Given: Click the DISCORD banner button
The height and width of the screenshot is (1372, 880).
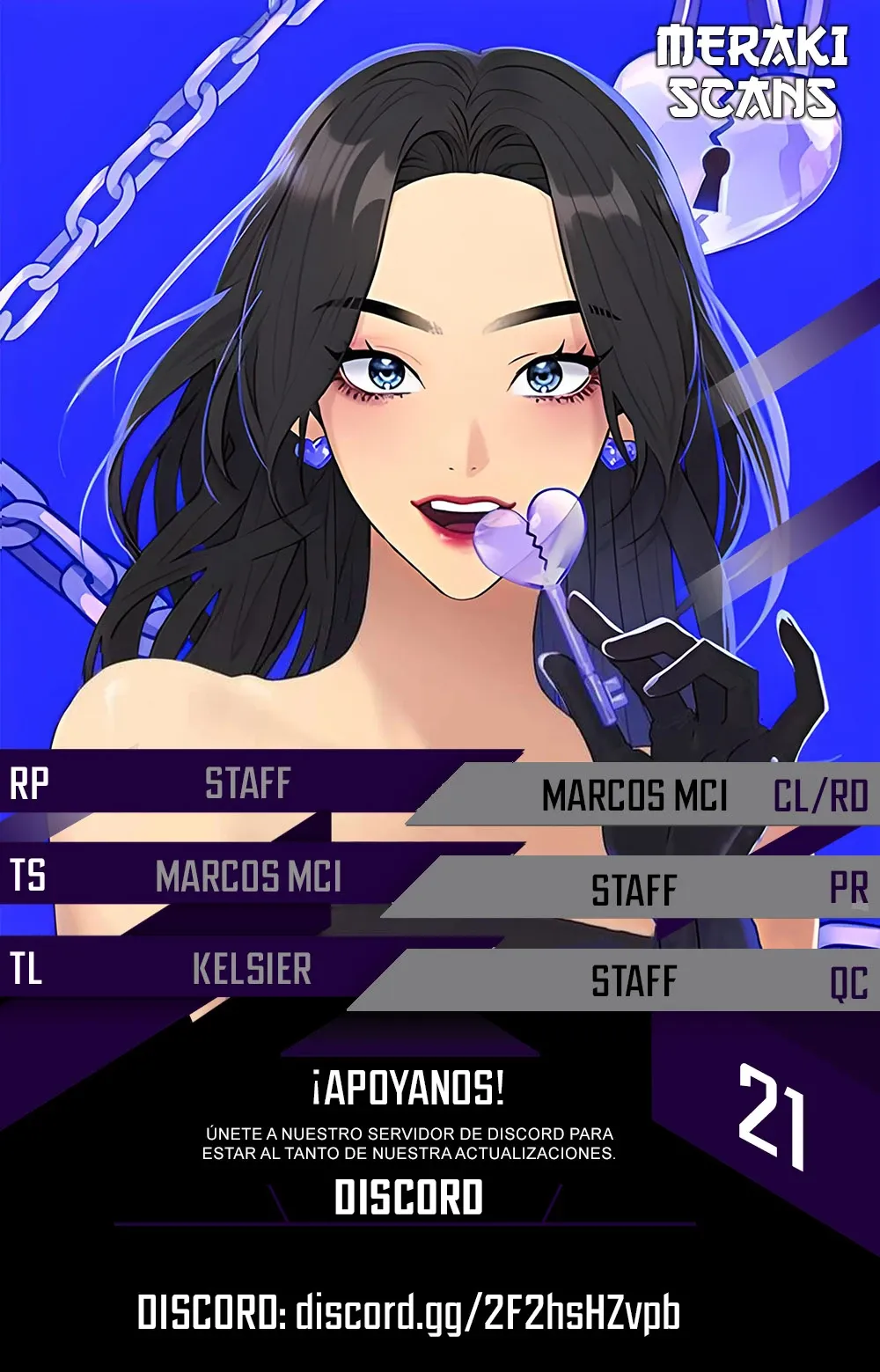Looking at the screenshot, I should pos(408,1198).
